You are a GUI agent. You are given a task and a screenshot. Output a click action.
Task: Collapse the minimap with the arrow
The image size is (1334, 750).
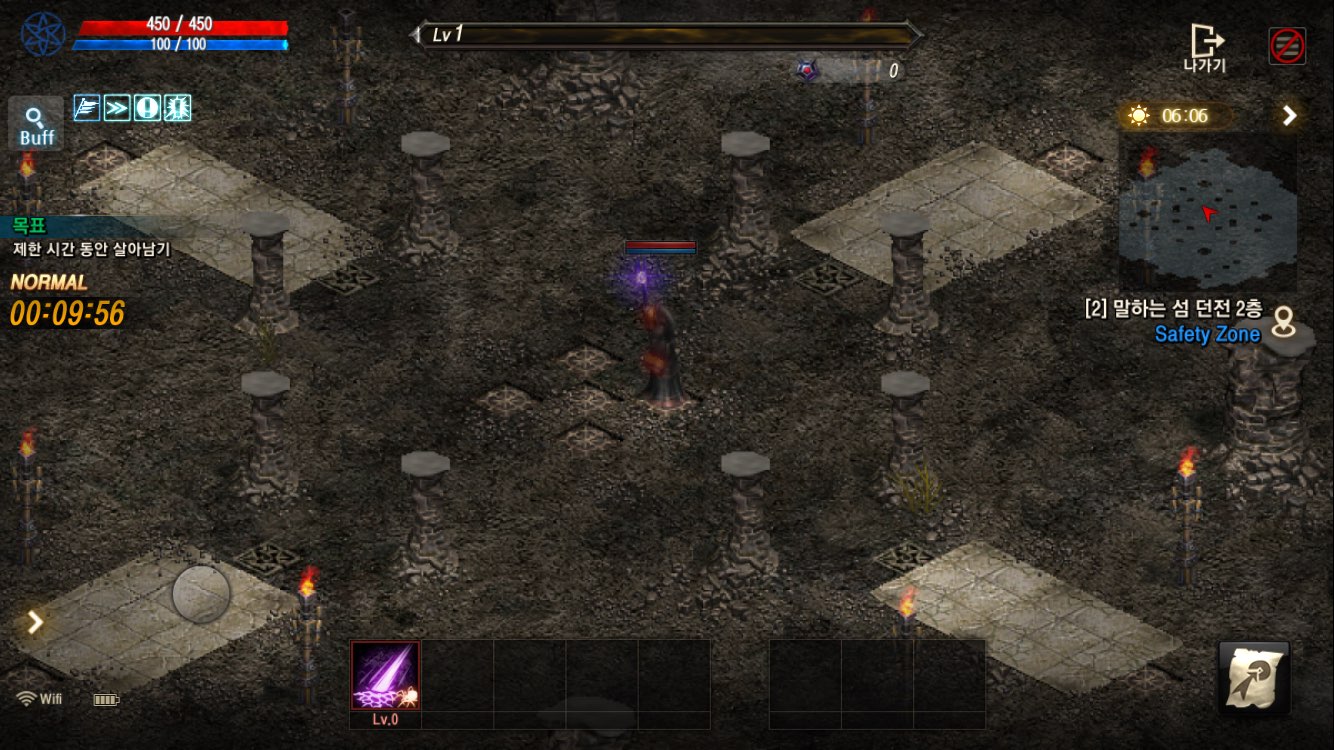click(x=1290, y=116)
